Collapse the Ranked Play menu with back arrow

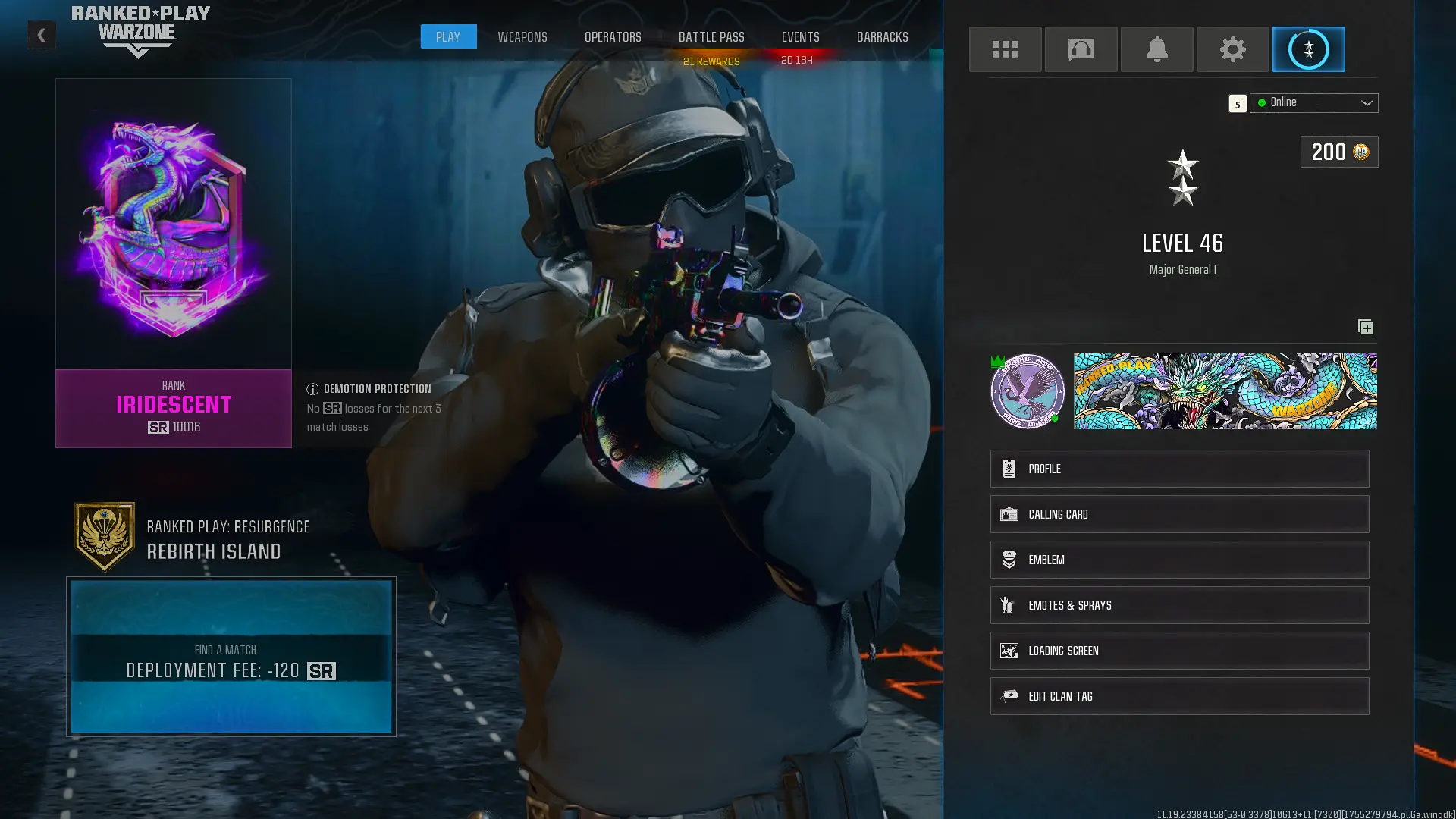[42, 34]
